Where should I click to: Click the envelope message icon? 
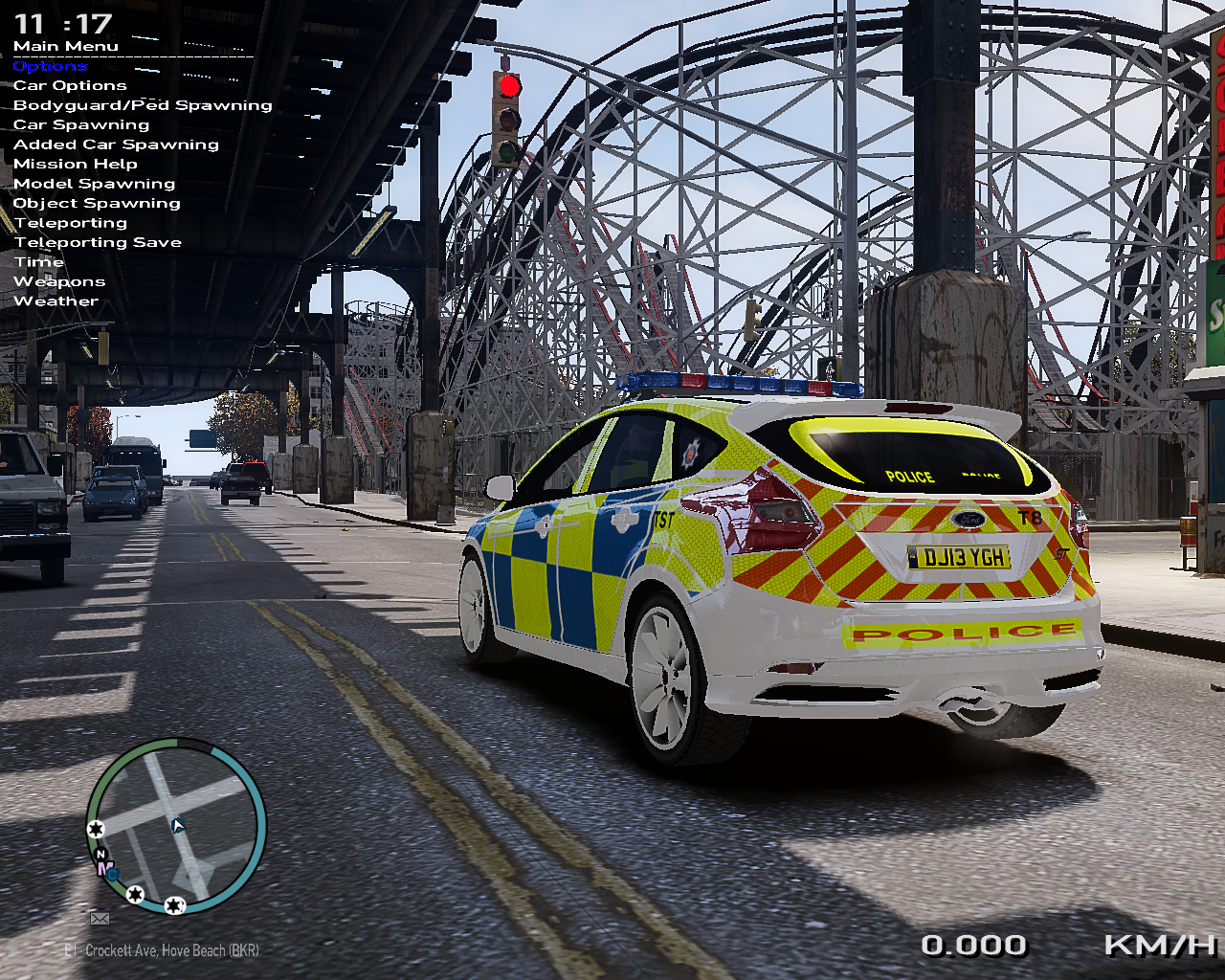(100, 919)
